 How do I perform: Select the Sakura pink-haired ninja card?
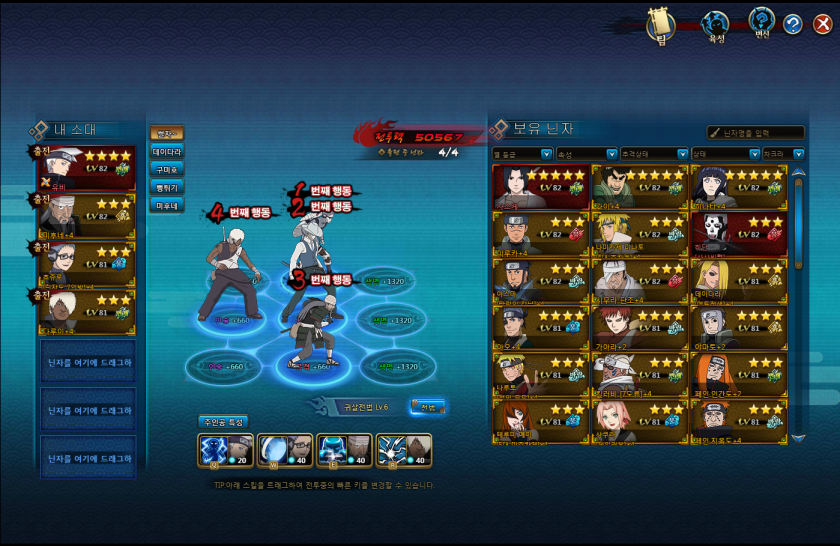(x=639, y=421)
